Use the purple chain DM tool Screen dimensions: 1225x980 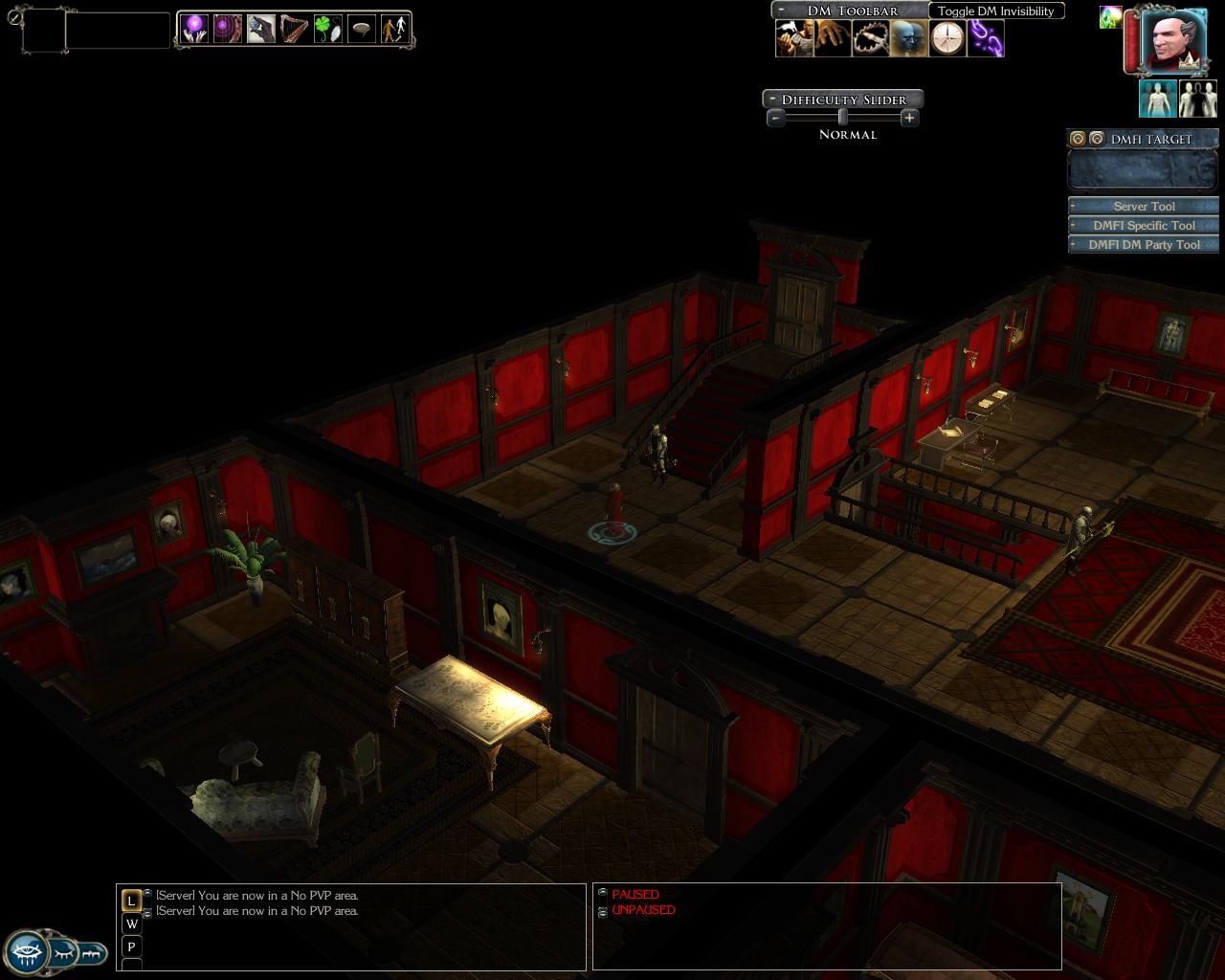pyautogui.click(x=985, y=39)
